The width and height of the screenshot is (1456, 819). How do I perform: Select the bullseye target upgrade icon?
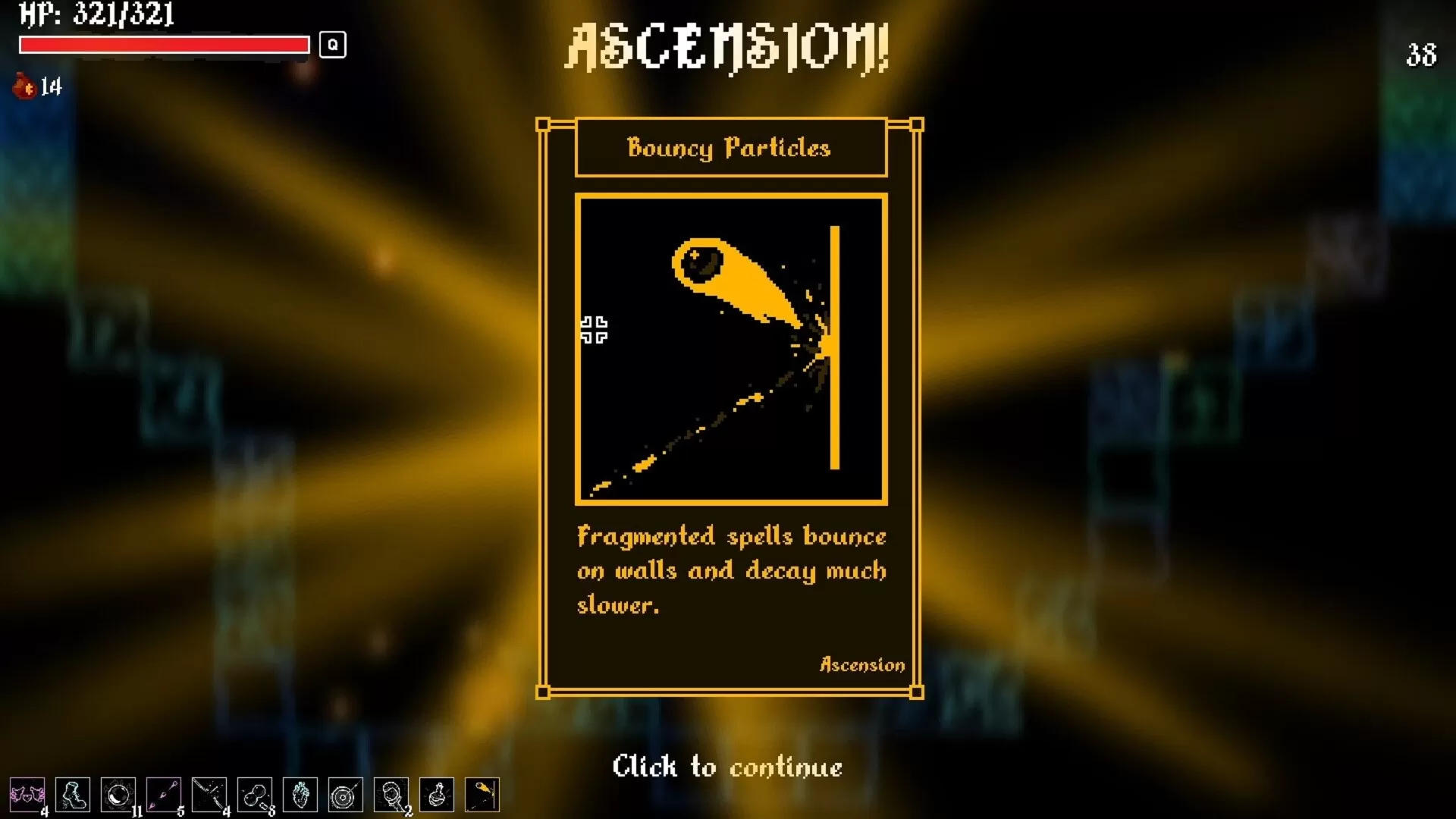(x=346, y=795)
